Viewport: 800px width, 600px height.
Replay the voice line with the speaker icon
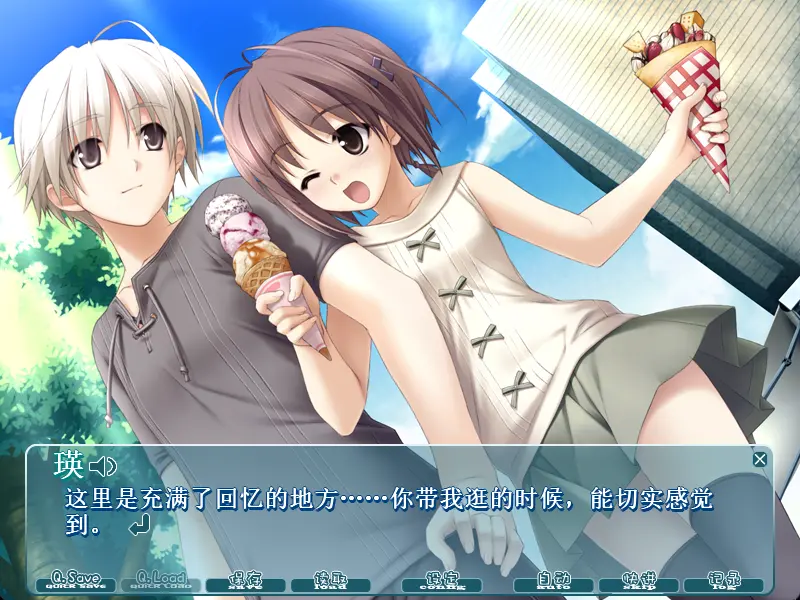pyautogui.click(x=103, y=466)
